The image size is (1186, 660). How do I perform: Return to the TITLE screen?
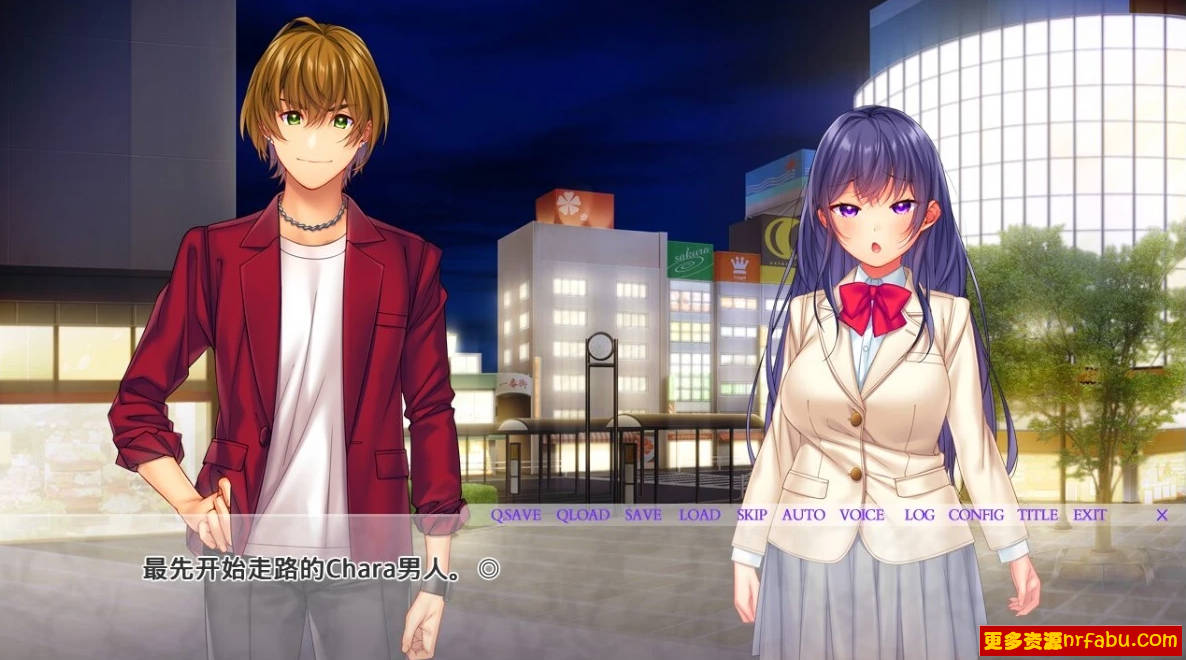1038,515
